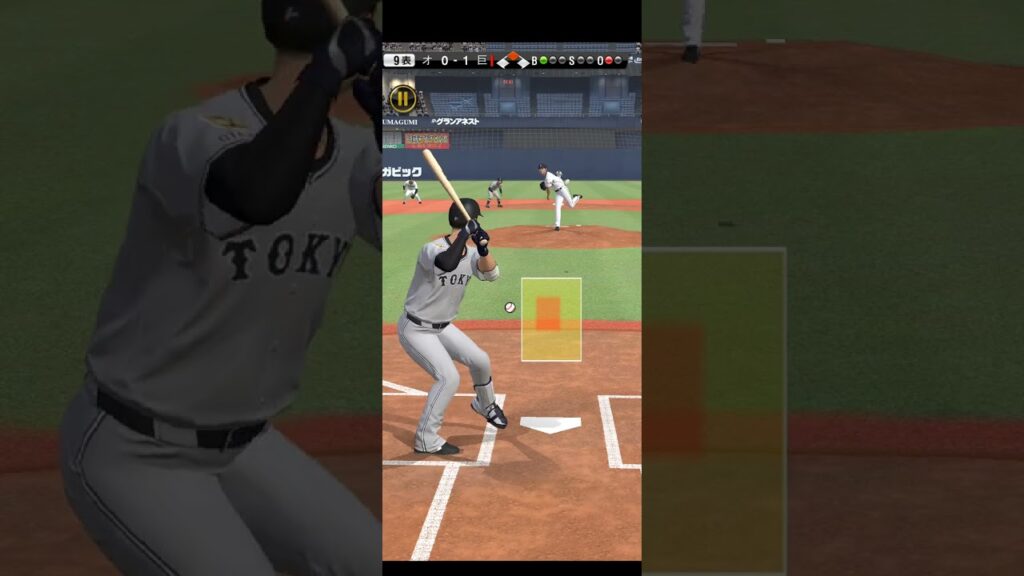Click the orange batting cursor in the strike zone

[x=547, y=313]
